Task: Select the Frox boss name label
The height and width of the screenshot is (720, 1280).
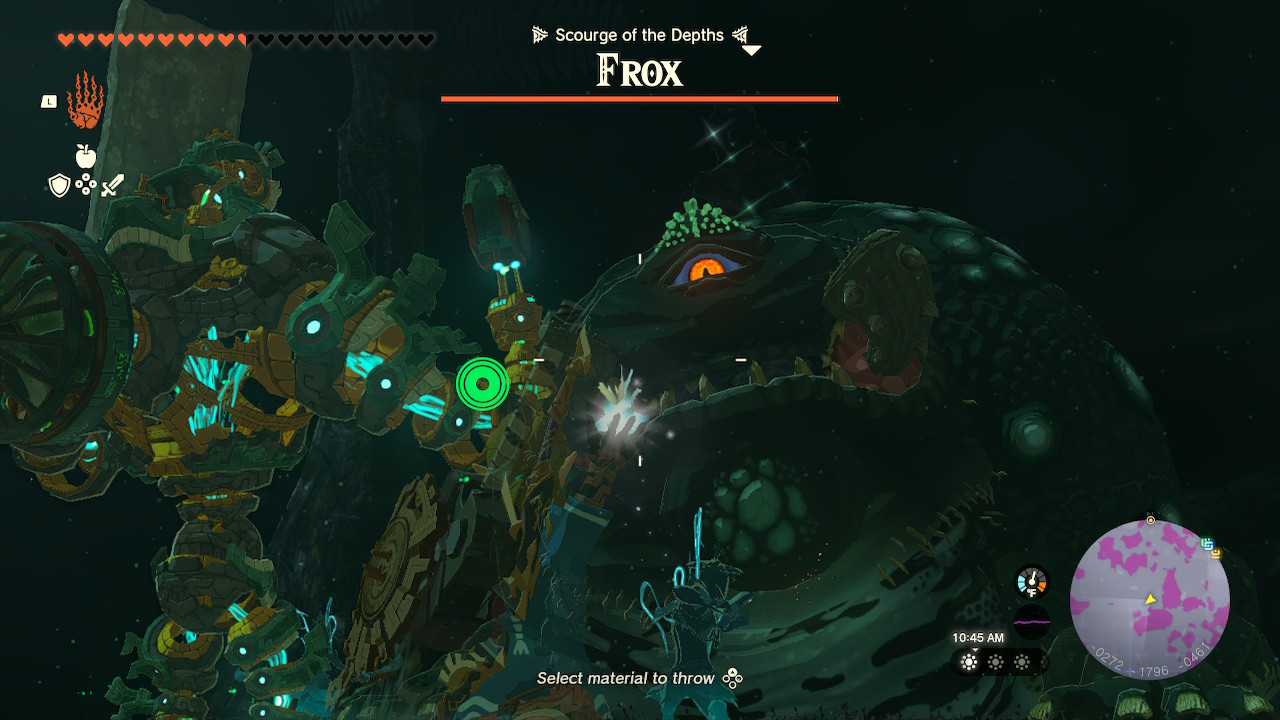Action: [639, 70]
